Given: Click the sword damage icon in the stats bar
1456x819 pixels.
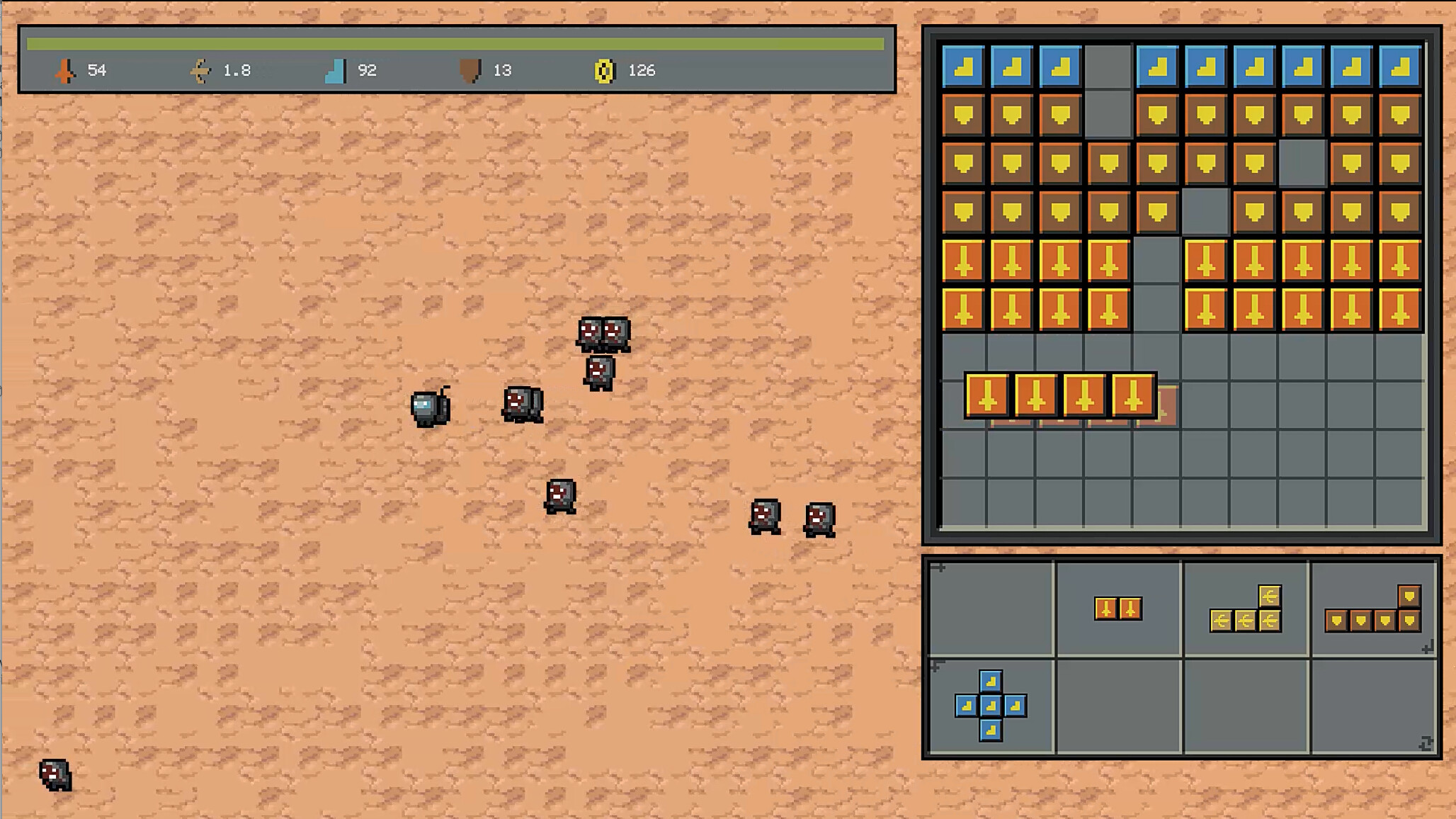Looking at the screenshot, I should click(65, 70).
